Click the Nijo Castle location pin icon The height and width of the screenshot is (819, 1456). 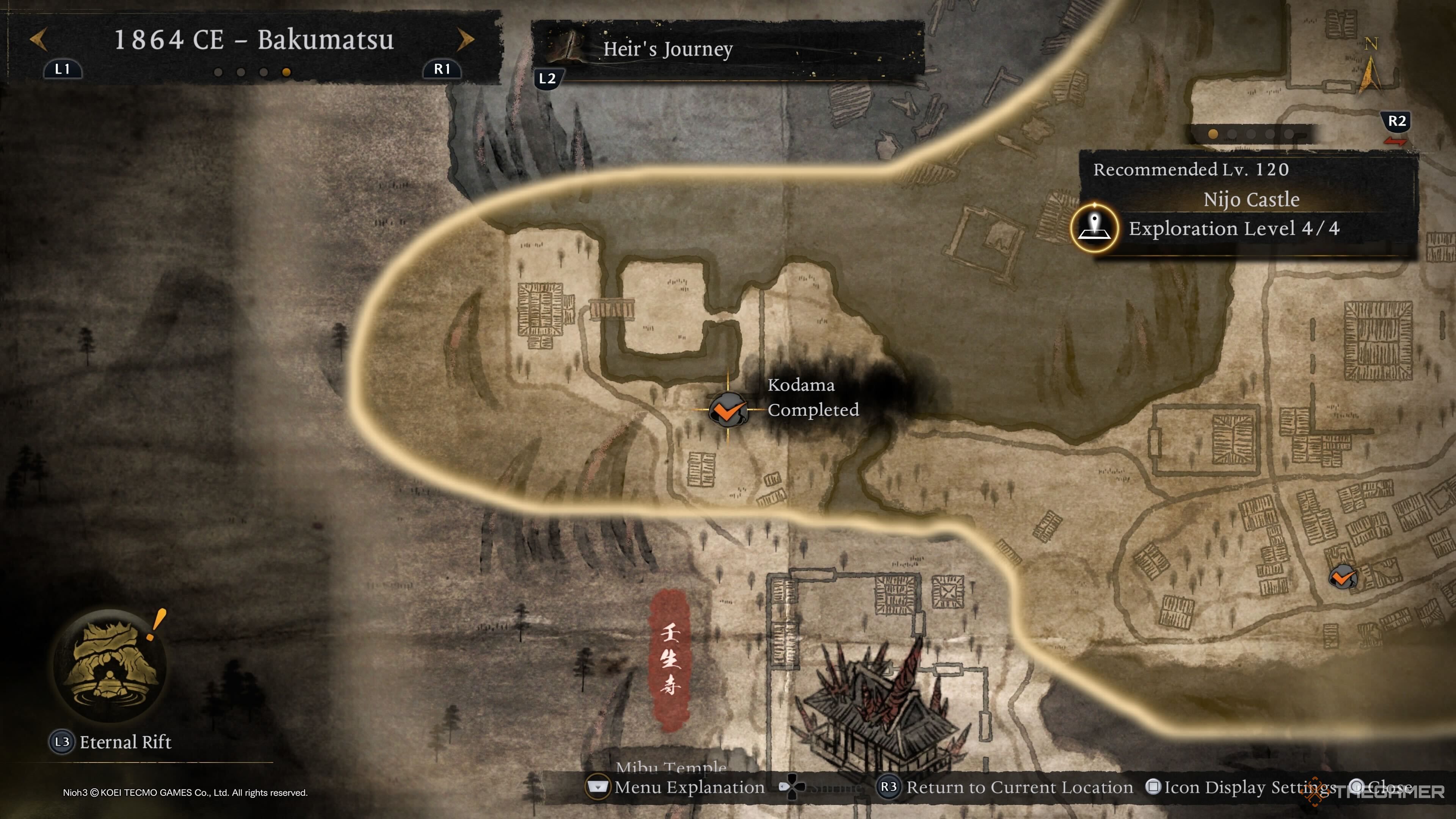click(1094, 228)
